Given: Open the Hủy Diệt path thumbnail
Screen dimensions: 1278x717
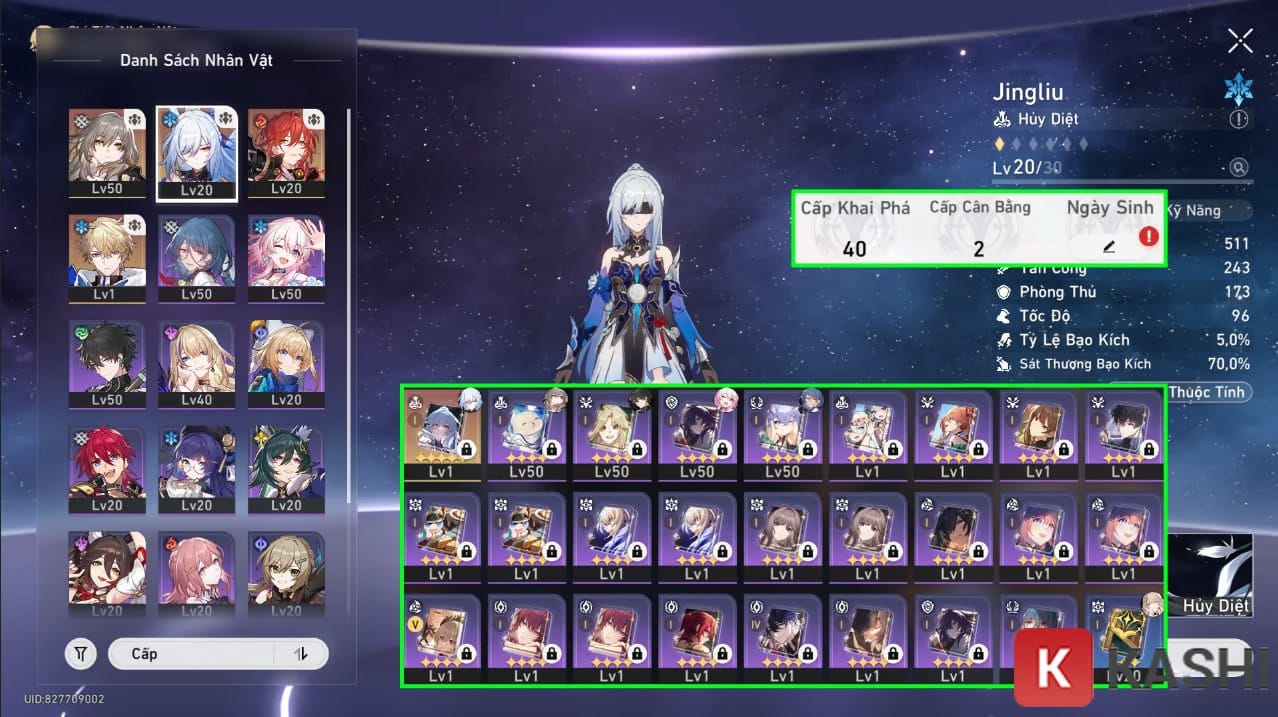Looking at the screenshot, I should 1210,575.
